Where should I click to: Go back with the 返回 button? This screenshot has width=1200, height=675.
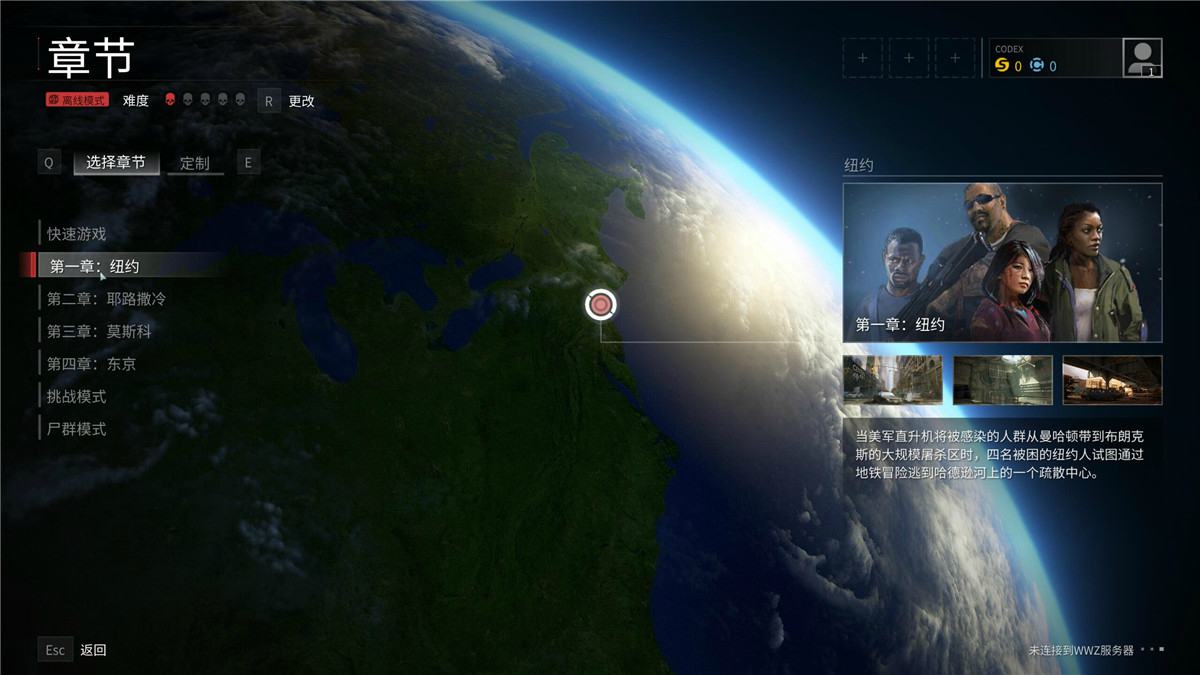point(93,650)
